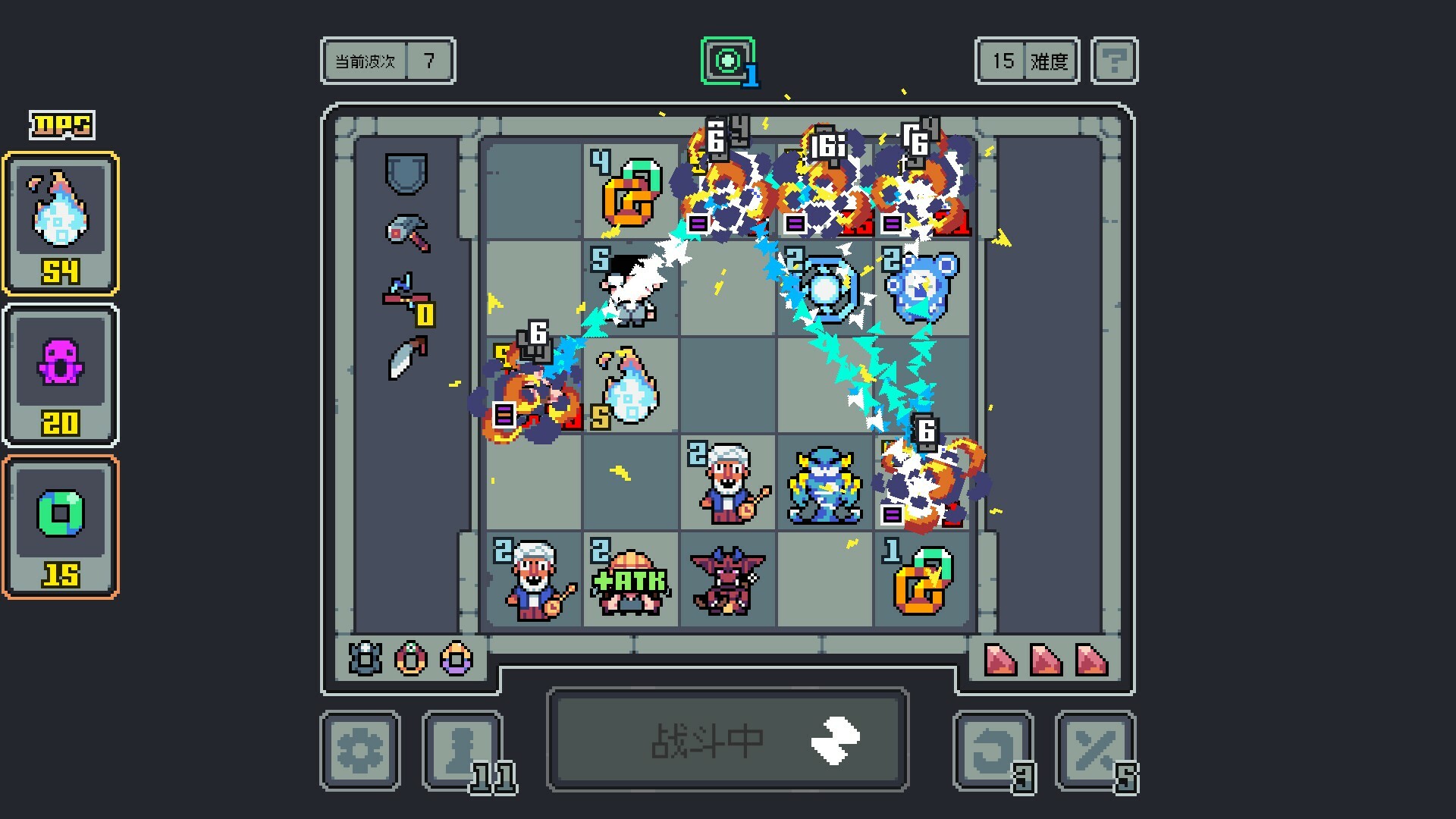Click the 战斗中 battle status button
The image size is (1456, 819).
pos(726,738)
